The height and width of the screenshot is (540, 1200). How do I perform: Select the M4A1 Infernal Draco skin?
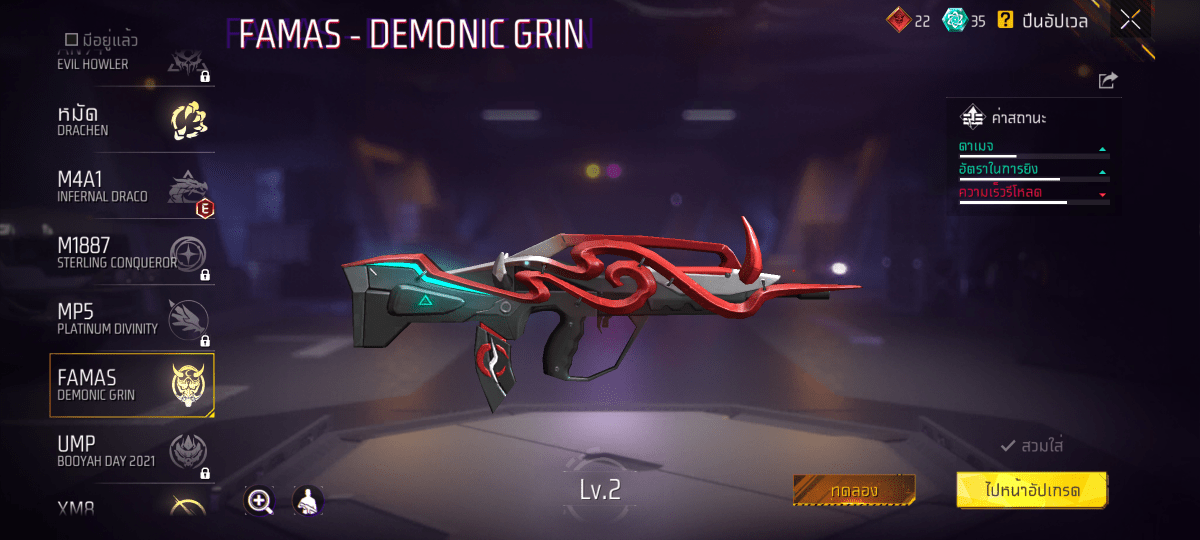(132, 186)
